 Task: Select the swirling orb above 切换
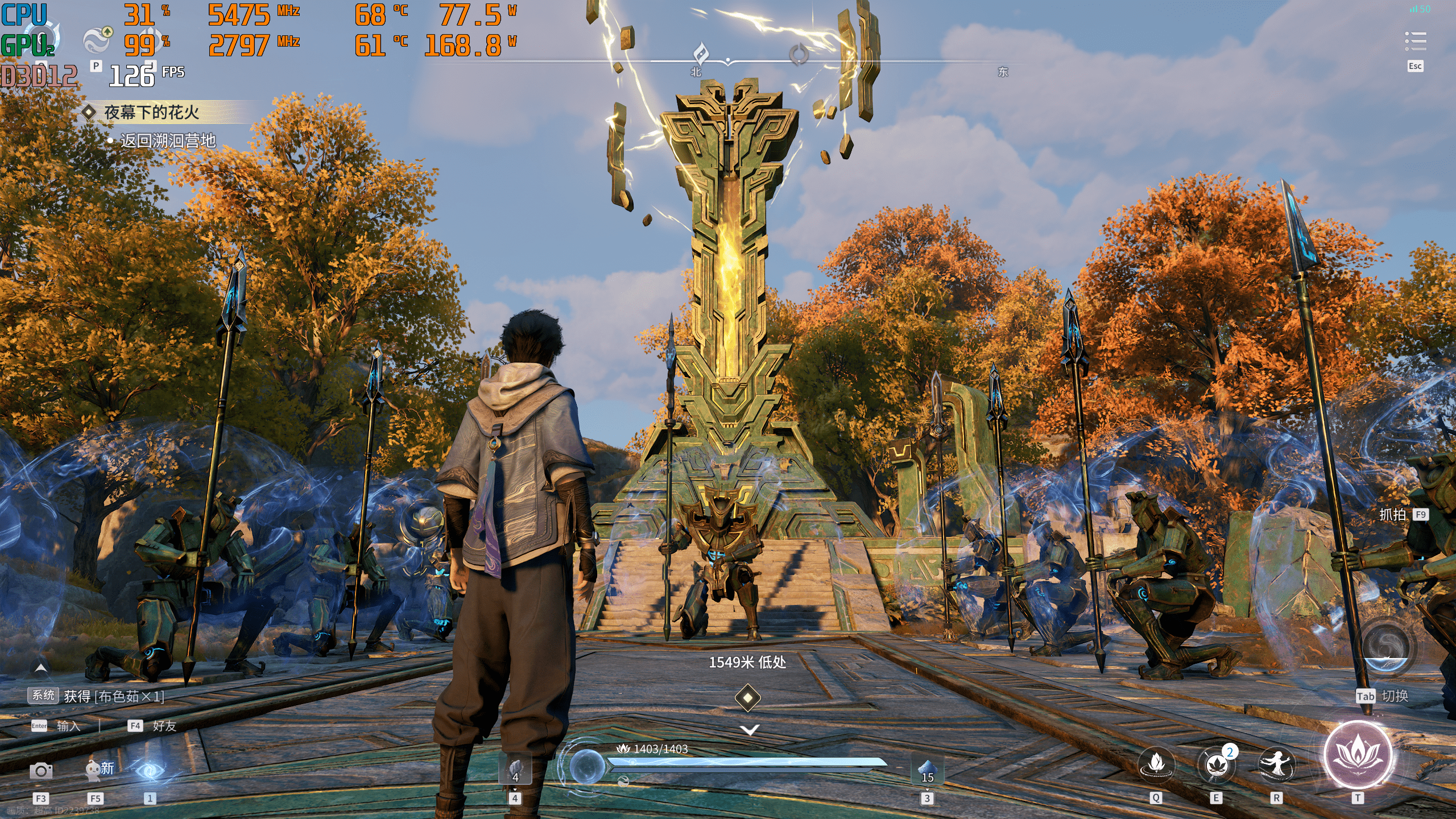(1385, 648)
